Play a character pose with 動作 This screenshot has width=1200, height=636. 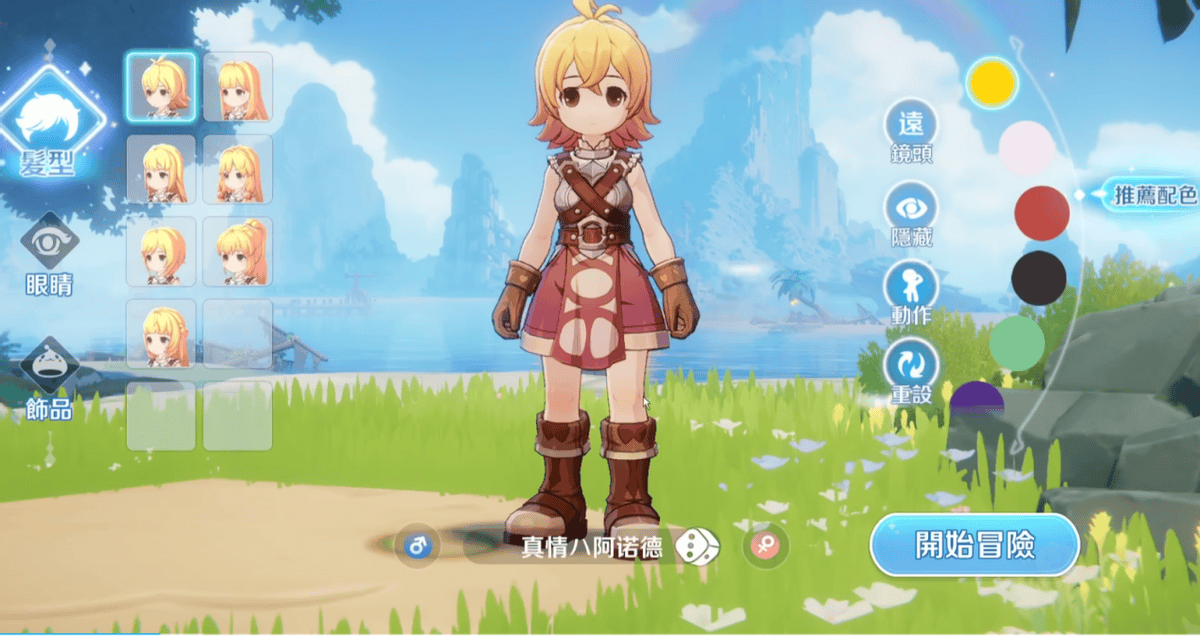point(911,291)
